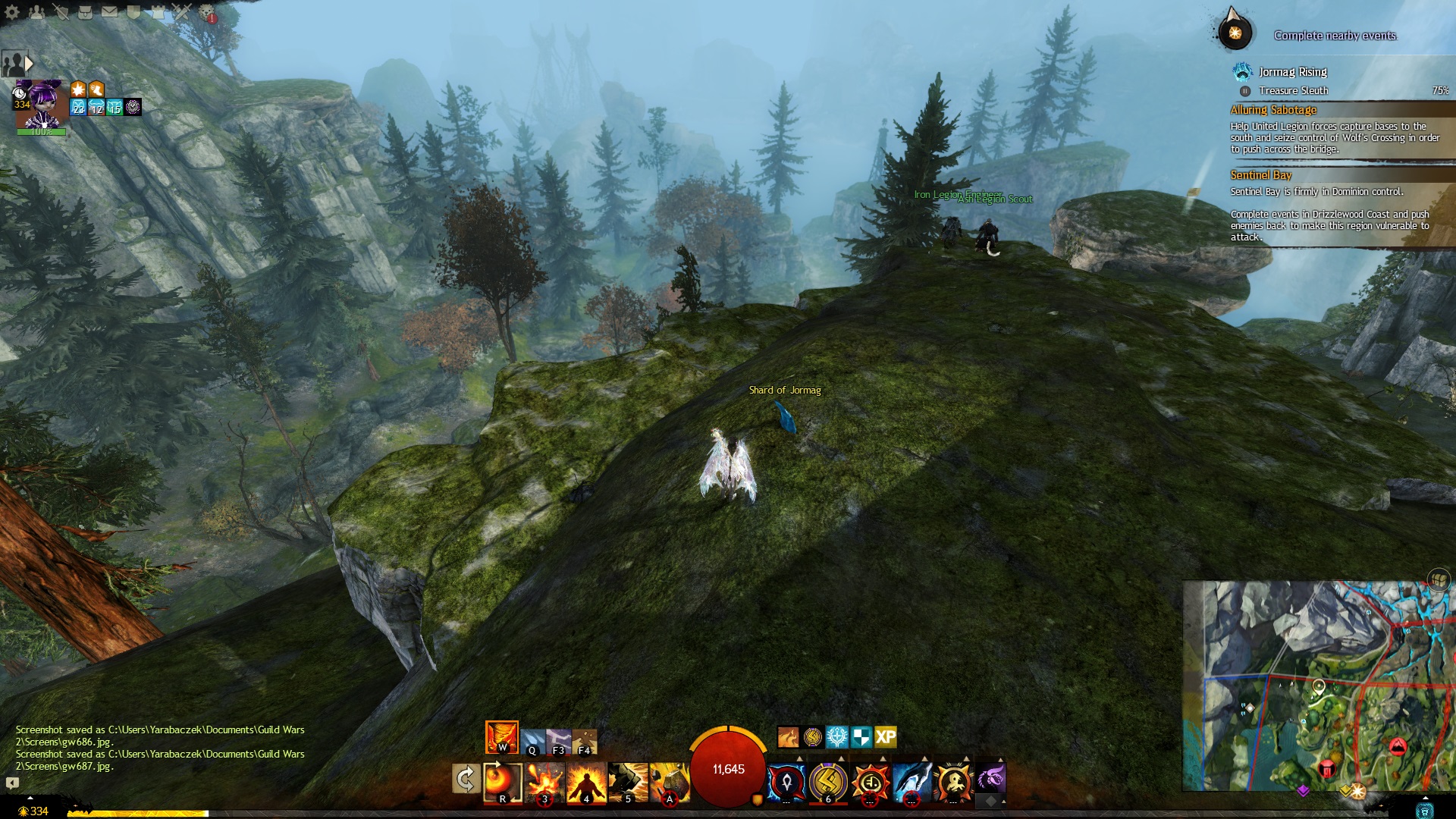Open the PvP crossed swords panel
Screen dimensions: 1456x819
(182, 12)
